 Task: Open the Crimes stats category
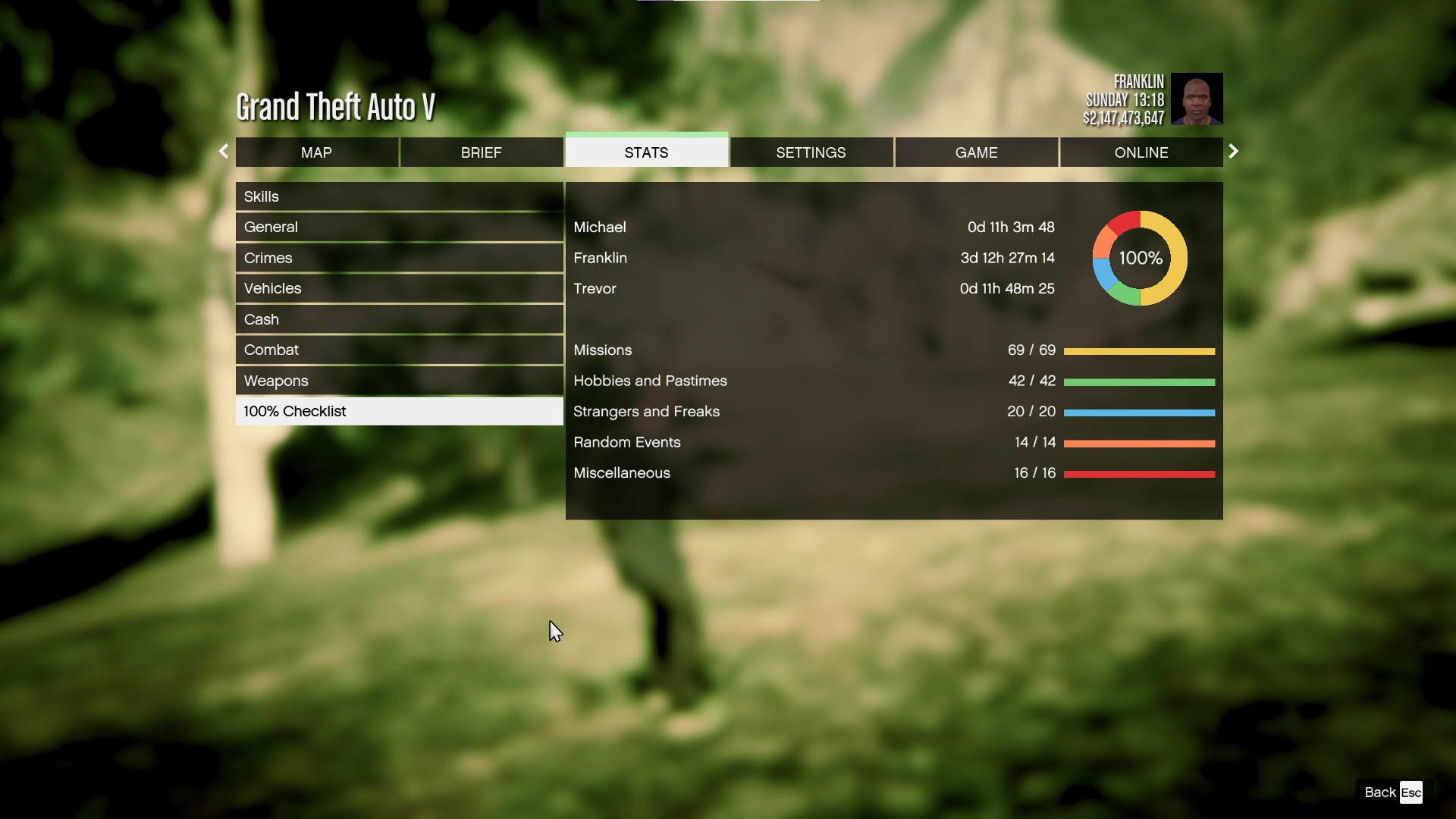(399, 258)
